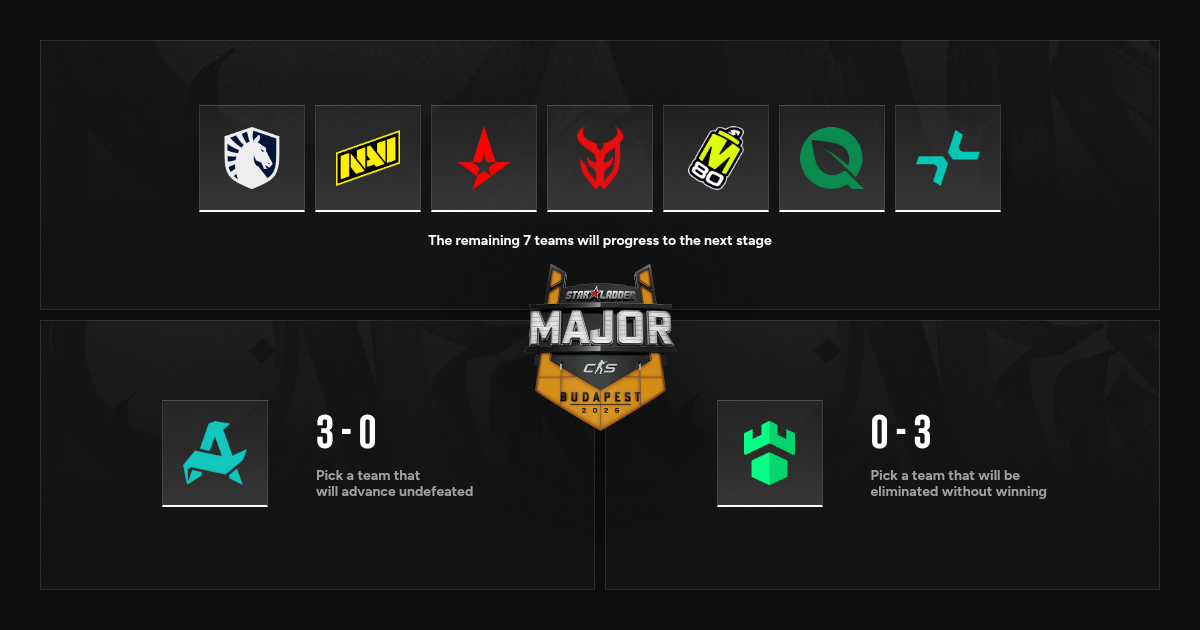Viewport: 1200px width, 630px height.
Task: Pick the Astralis red star slot
Action: click(484, 158)
